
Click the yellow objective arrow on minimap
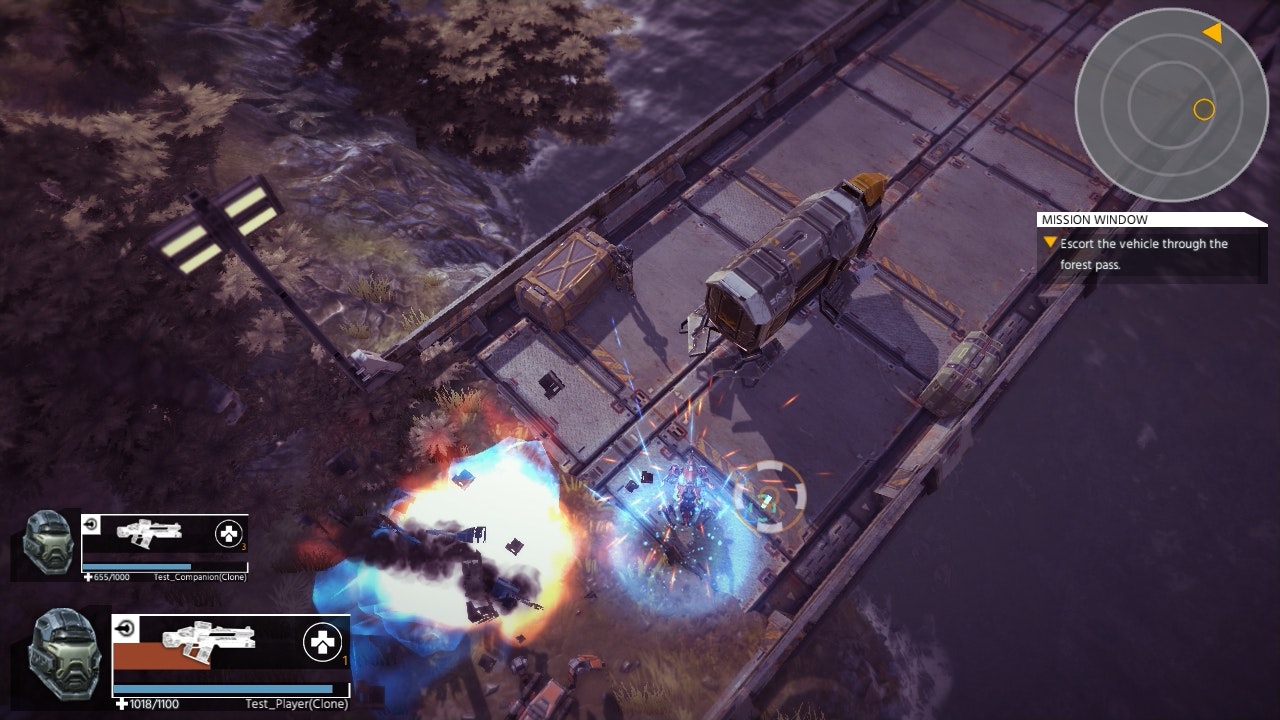1213,32
